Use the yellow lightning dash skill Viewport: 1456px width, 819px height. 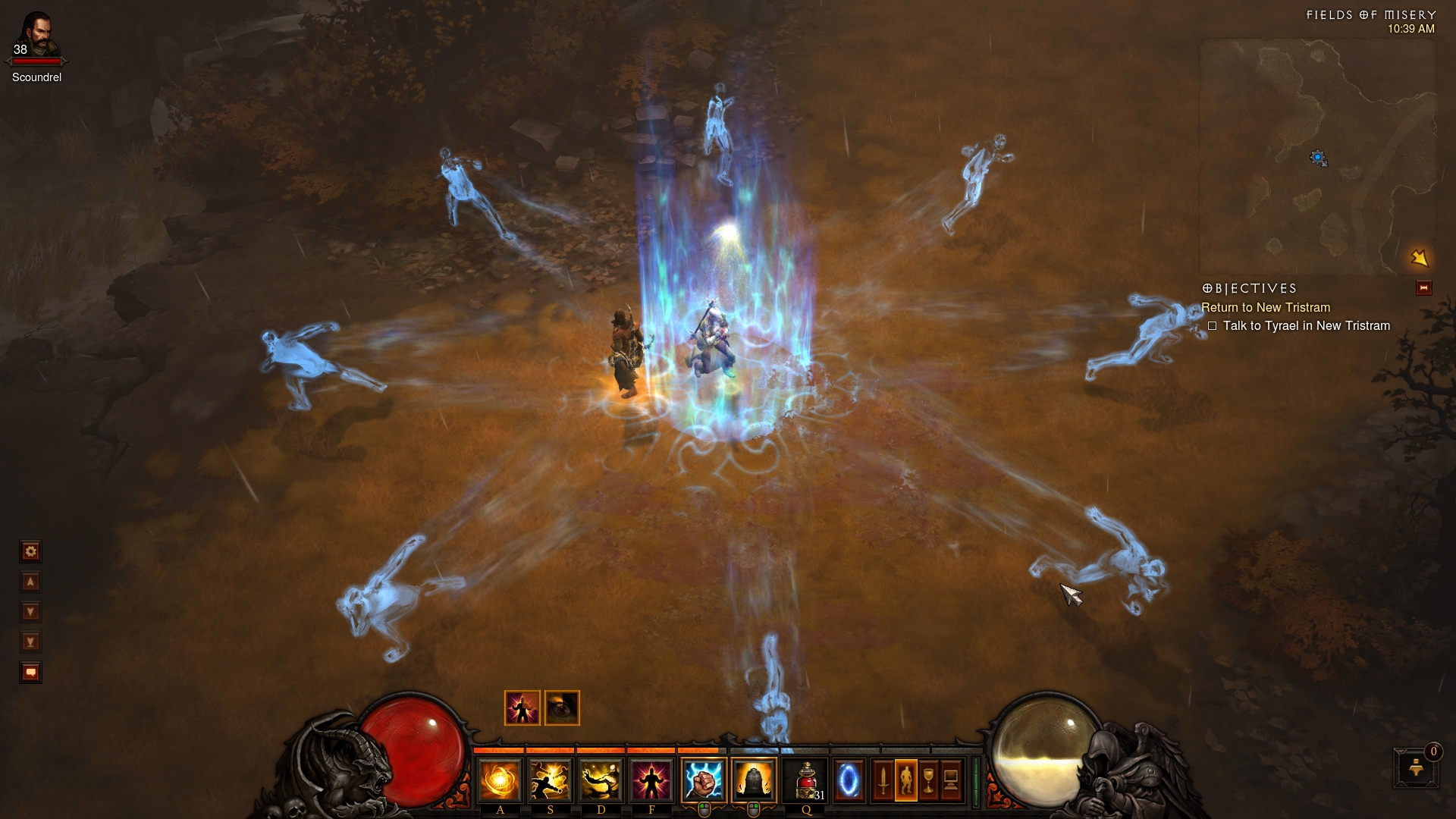click(x=550, y=780)
